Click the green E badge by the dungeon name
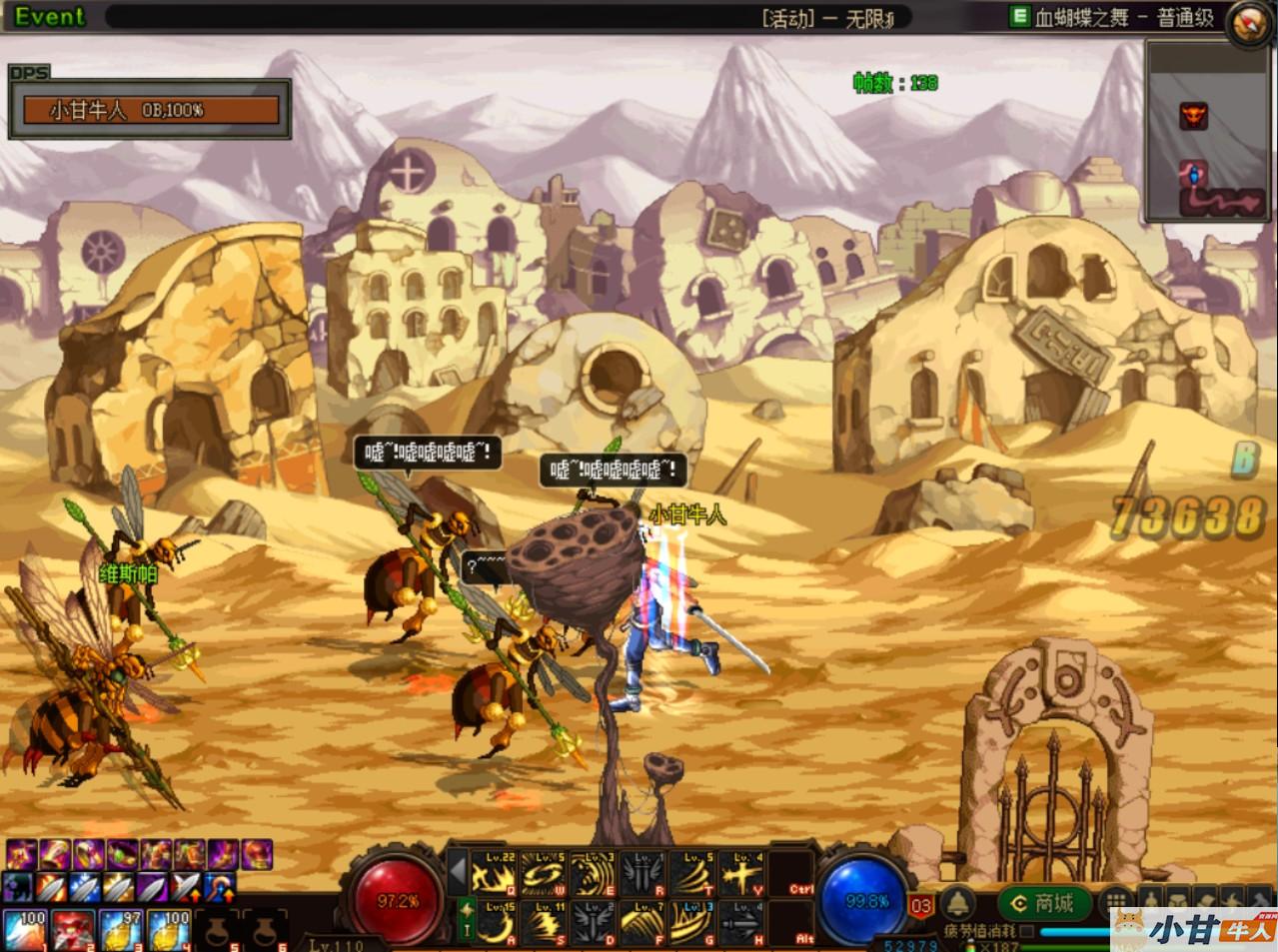 (x=1019, y=17)
